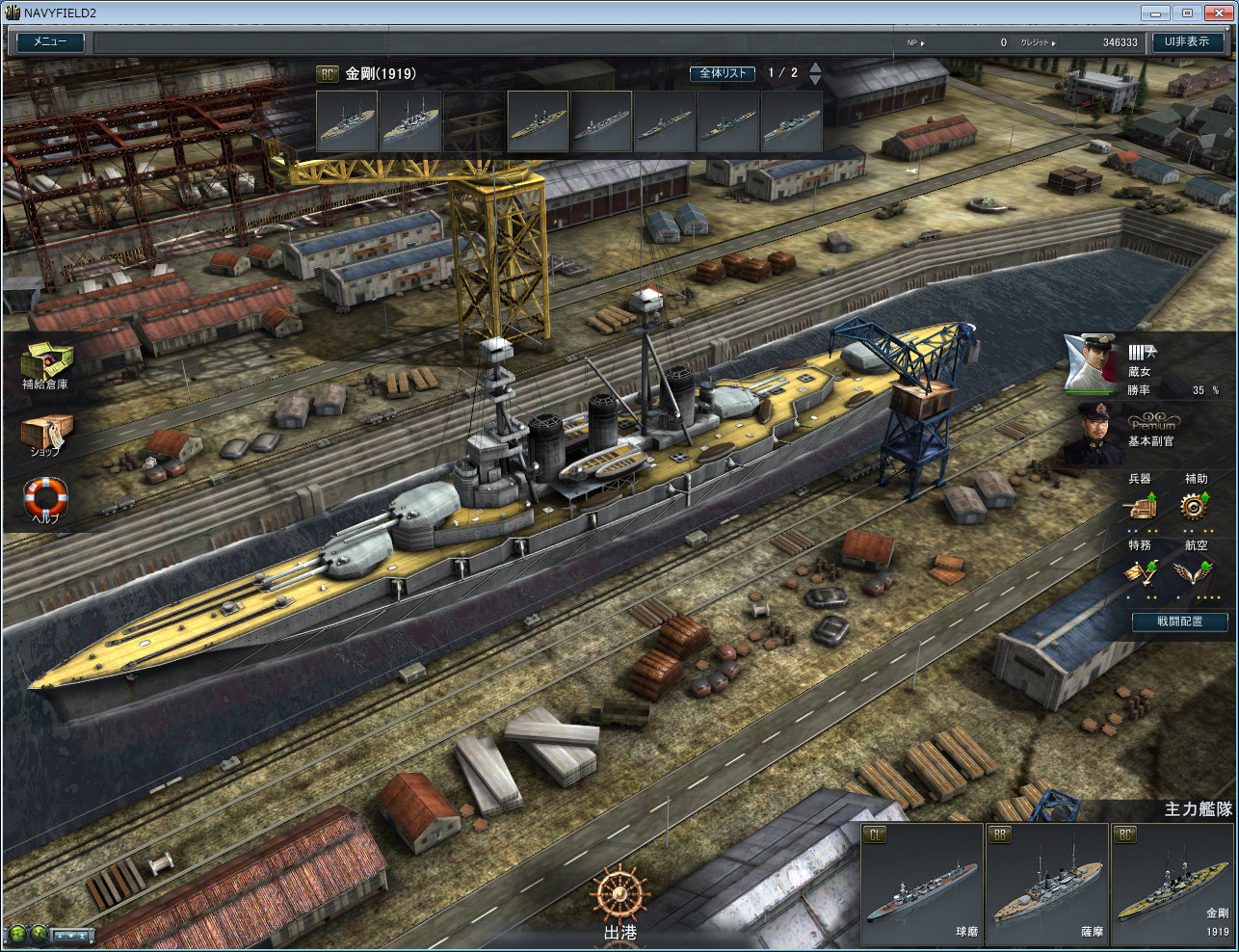Image resolution: width=1239 pixels, height=952 pixels.
Task: Open the メニュー menu button
Action: click(50, 42)
